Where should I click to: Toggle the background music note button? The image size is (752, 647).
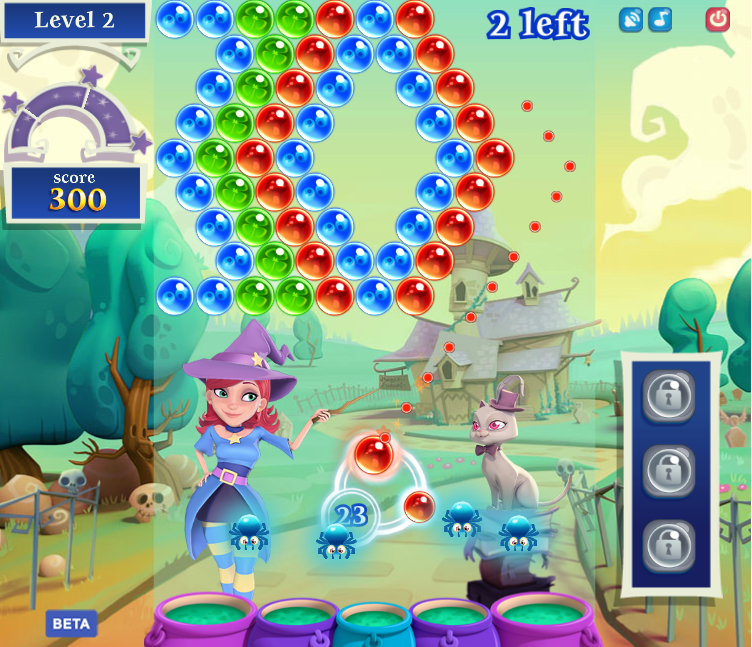pyautogui.click(x=660, y=19)
